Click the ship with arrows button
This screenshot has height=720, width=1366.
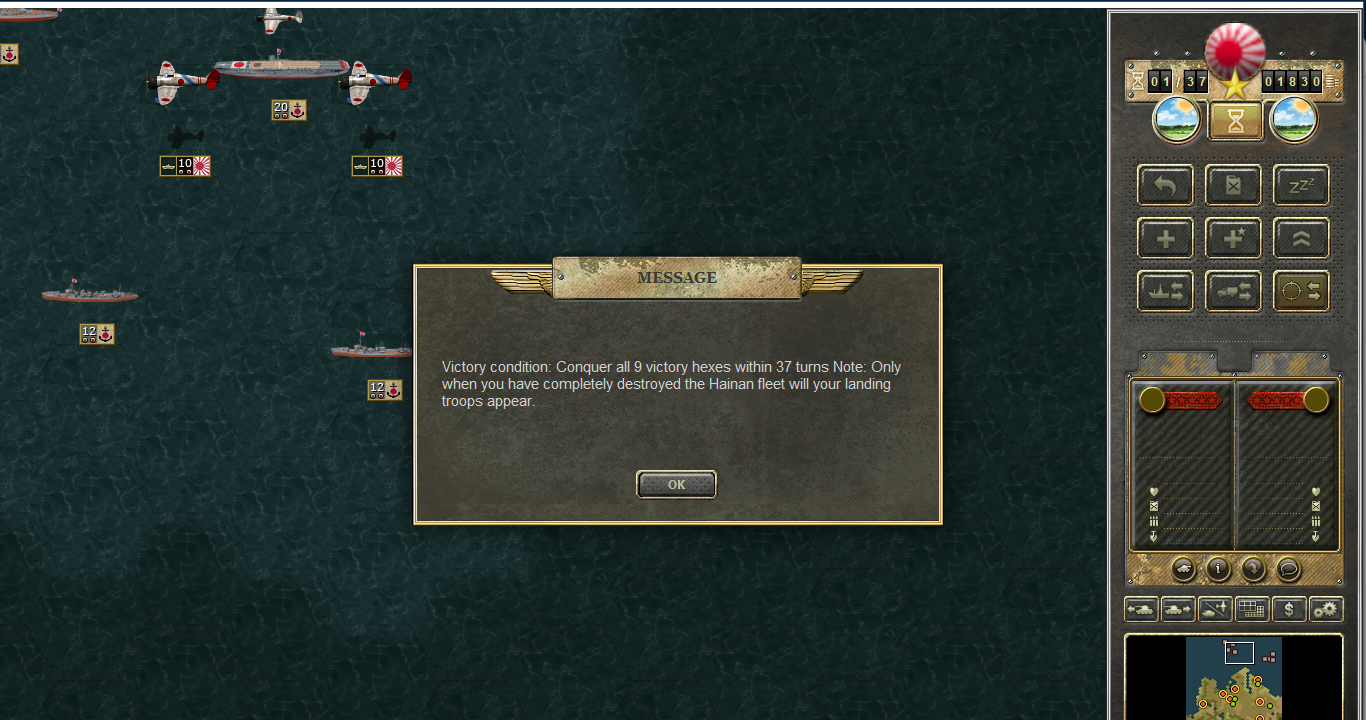[1165, 291]
